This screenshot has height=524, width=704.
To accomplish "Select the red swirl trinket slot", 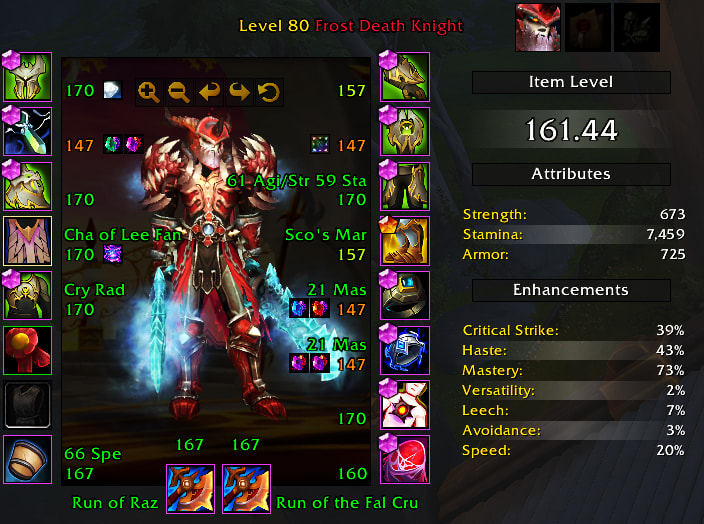I will pos(405,460).
